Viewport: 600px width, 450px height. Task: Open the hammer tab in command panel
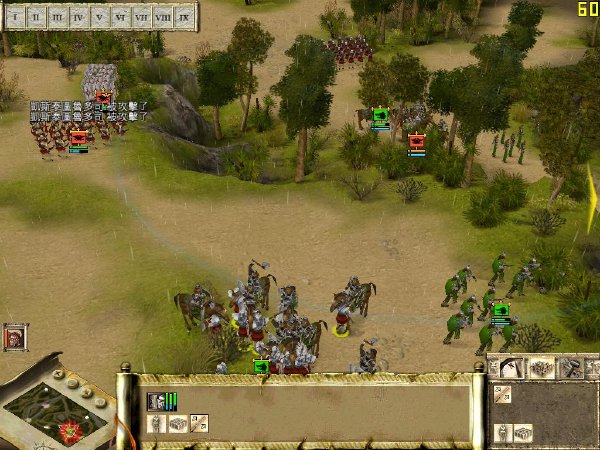569,368
